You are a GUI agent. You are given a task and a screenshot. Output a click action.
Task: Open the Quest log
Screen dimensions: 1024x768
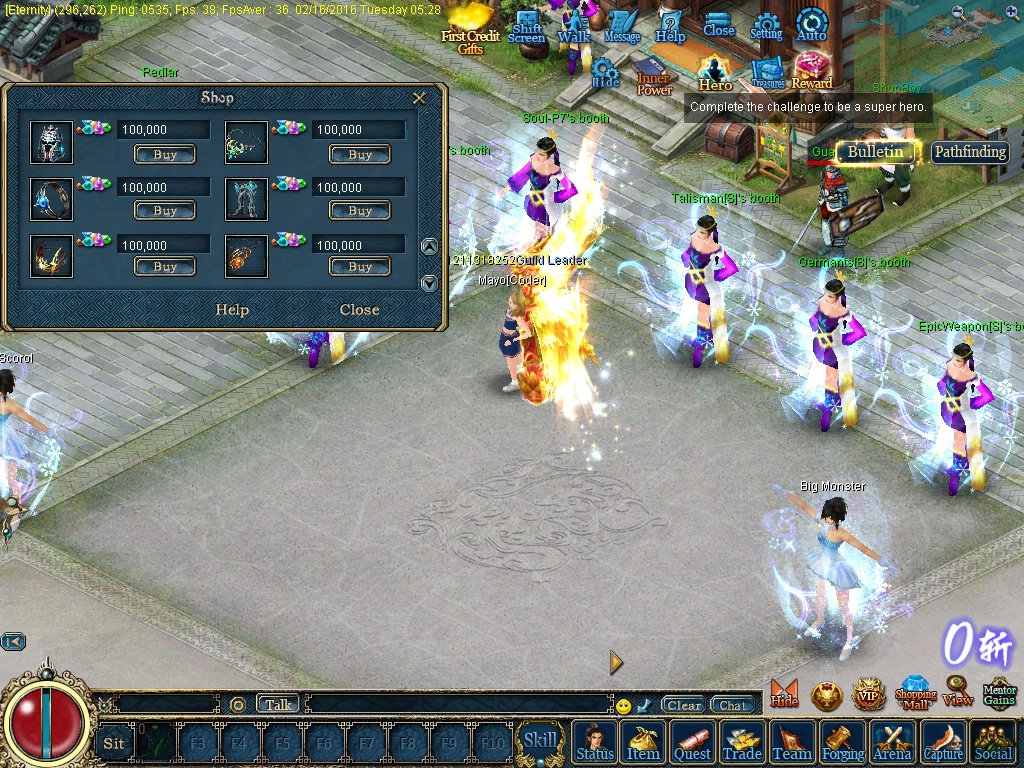[692, 743]
